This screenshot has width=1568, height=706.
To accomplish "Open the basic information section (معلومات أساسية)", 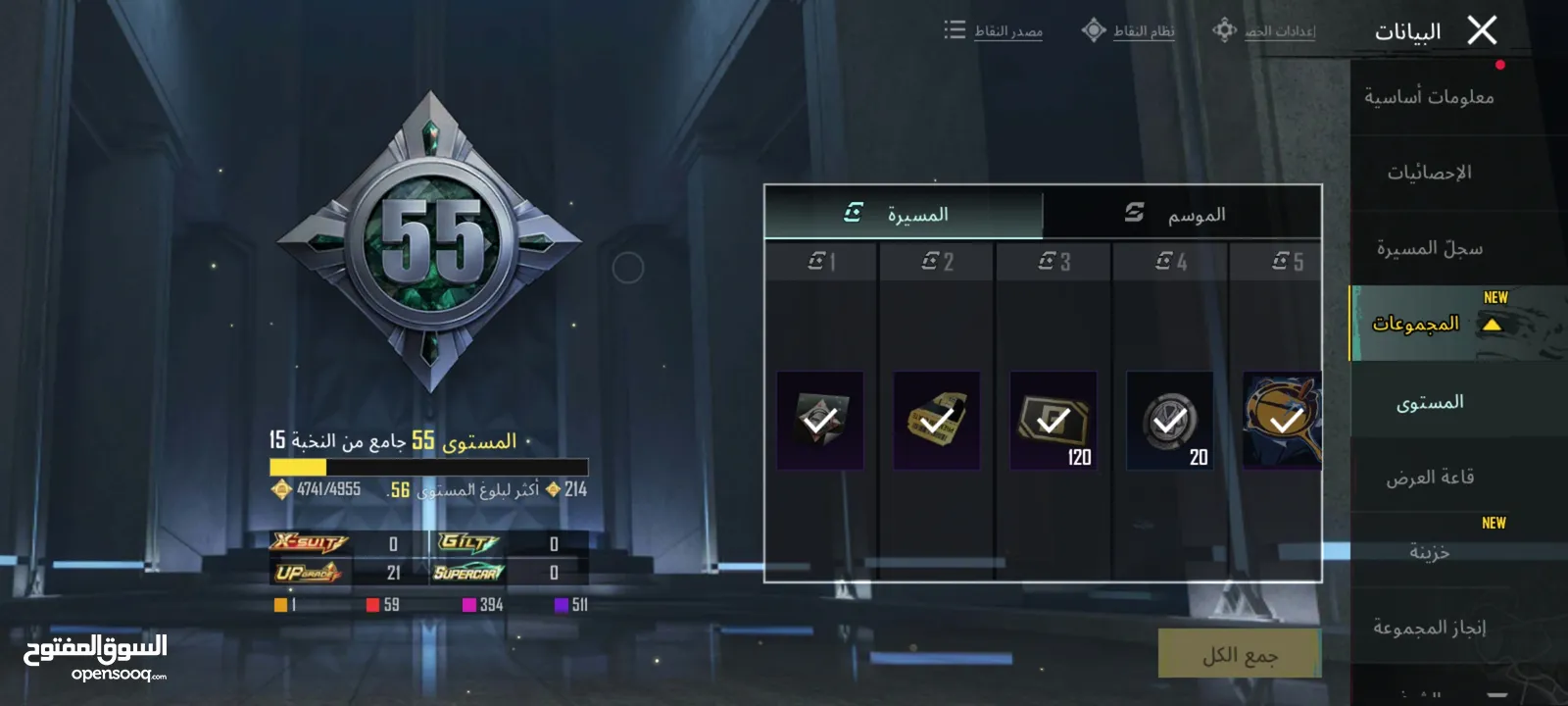I will pos(1429,97).
